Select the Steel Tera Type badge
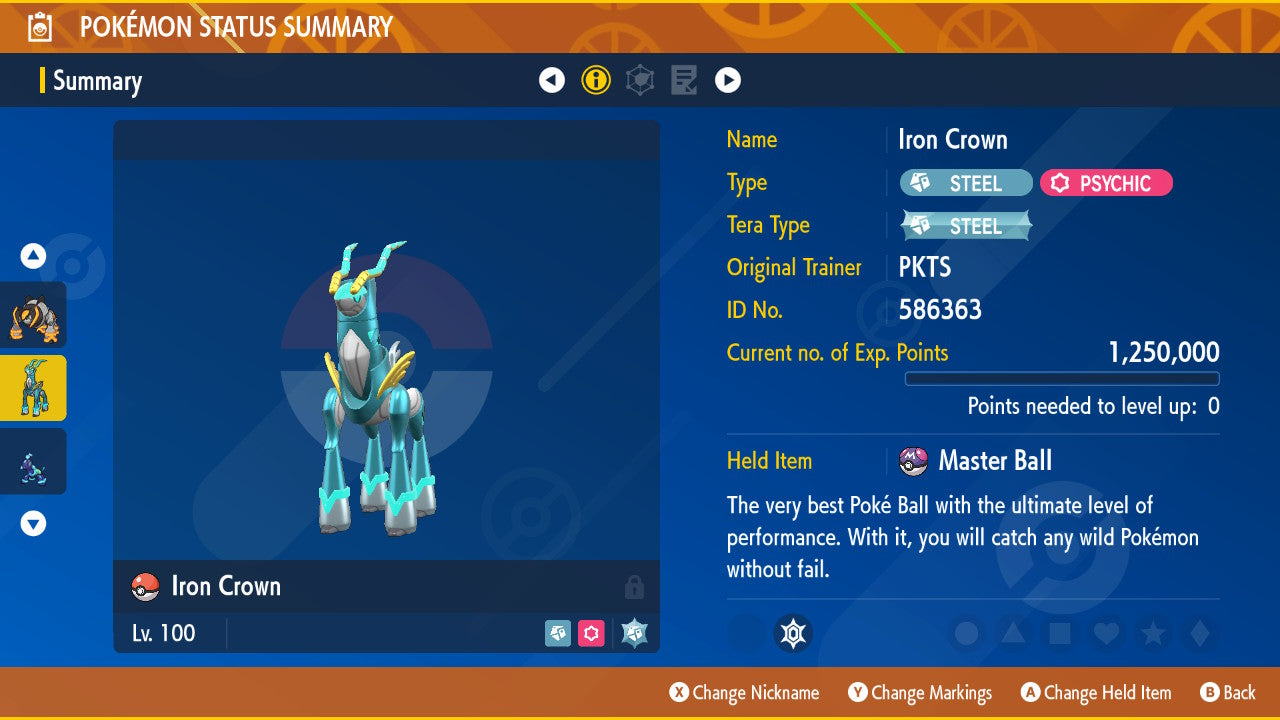Image resolution: width=1280 pixels, height=720 pixels. pos(964,226)
